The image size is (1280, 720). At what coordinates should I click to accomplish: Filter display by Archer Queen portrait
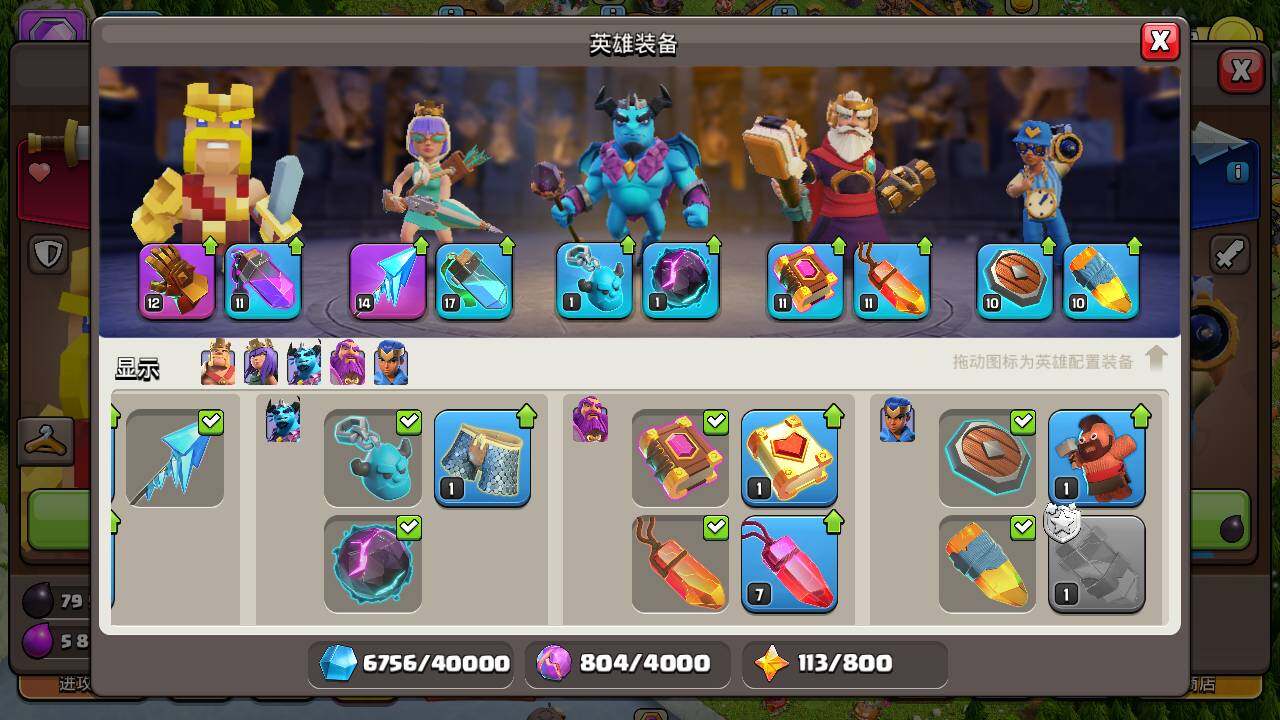coord(261,362)
